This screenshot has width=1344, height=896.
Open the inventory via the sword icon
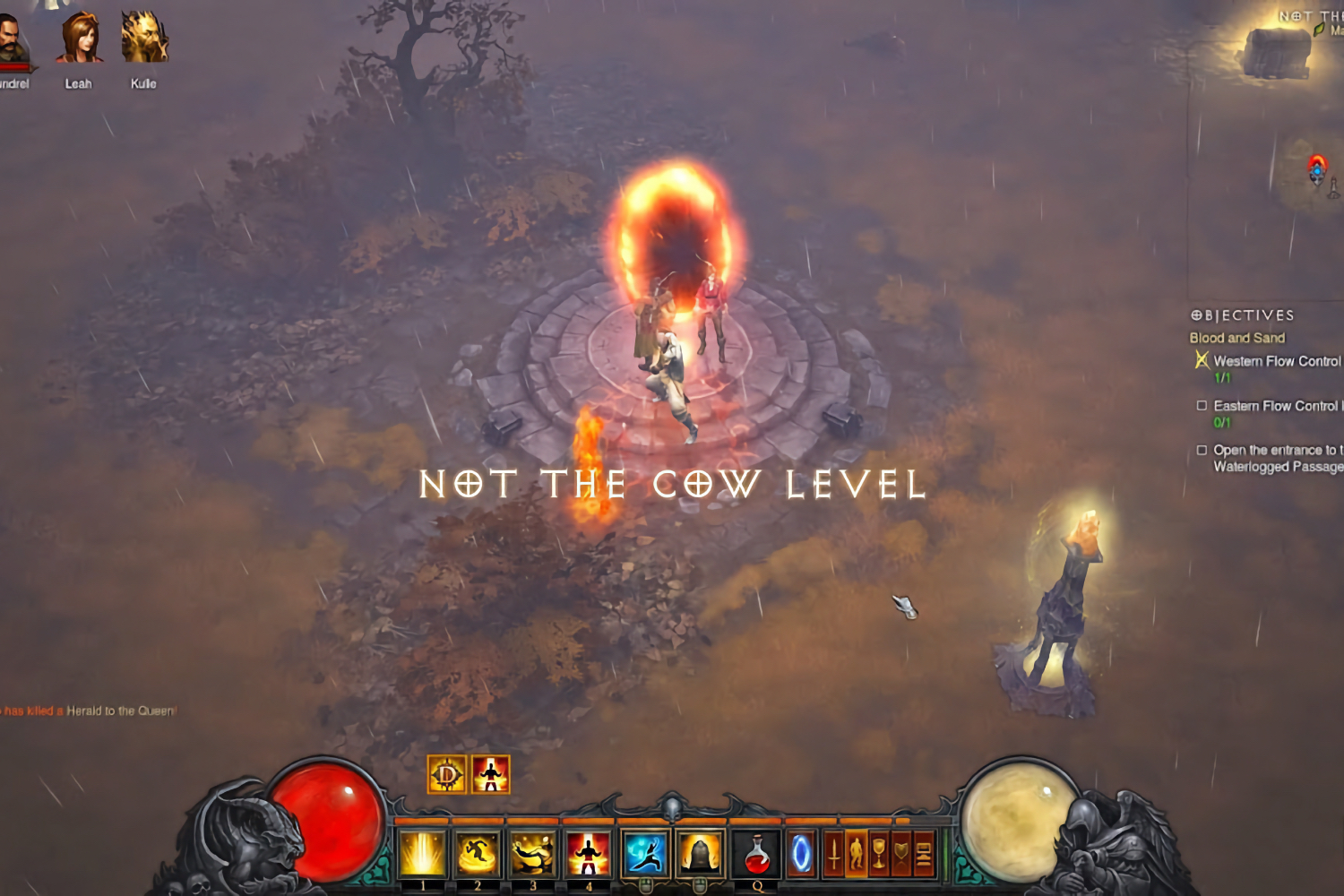coord(833,853)
